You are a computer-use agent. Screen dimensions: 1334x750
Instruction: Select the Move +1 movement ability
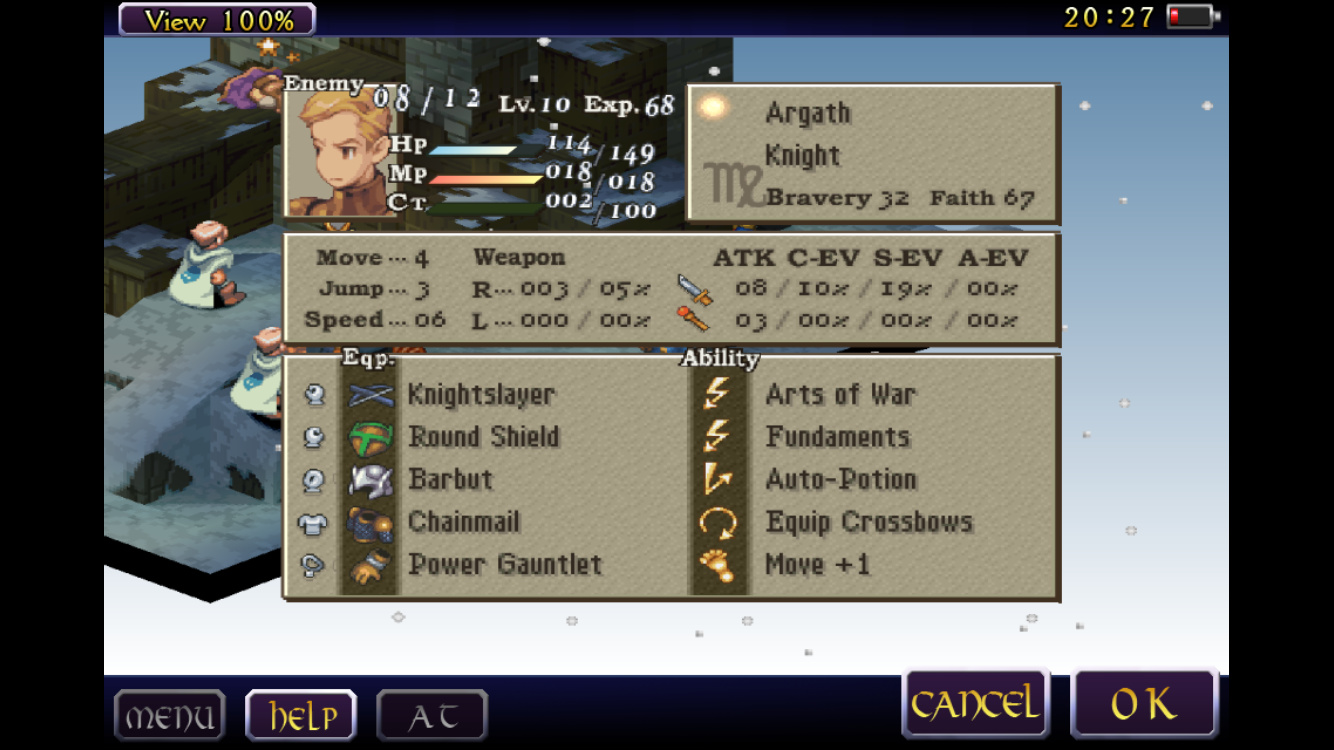[x=817, y=564]
